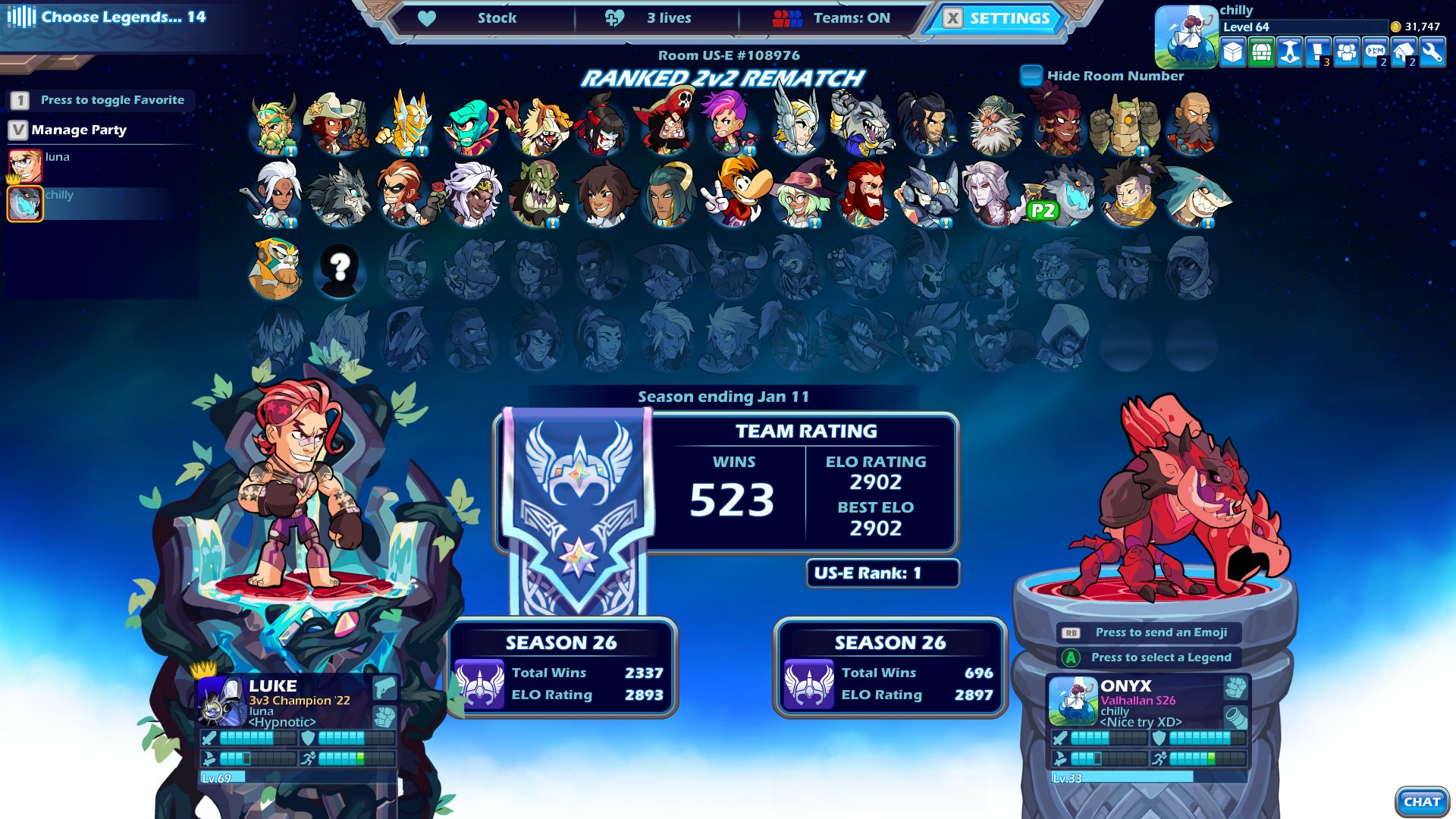
Task: Open the Battle Pass hammer icon
Action: click(x=1289, y=53)
